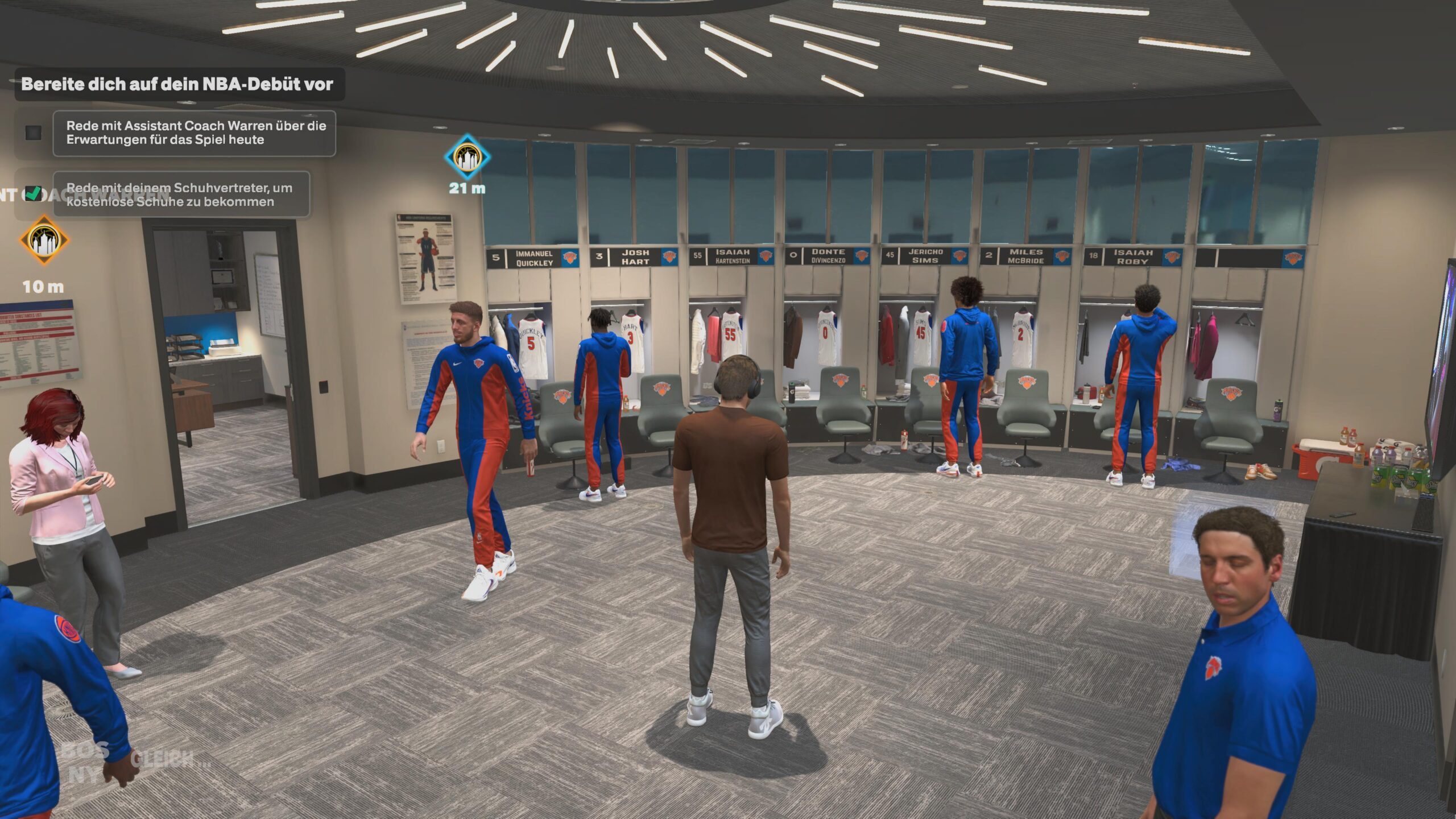The width and height of the screenshot is (1456, 819).
Task: Toggle the green checked shoe objective box
Action: pos(34,194)
